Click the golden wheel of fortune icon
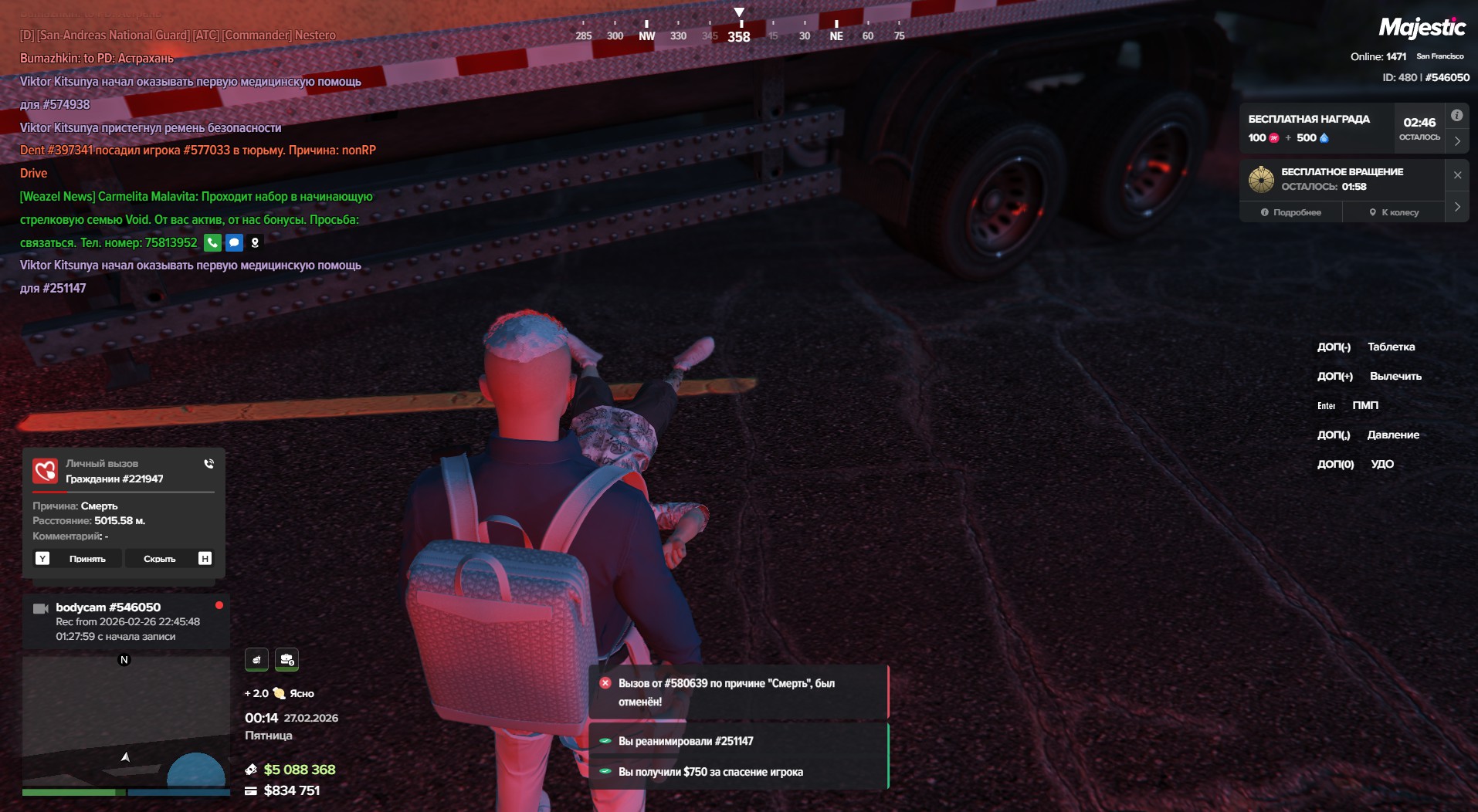Screen dimensions: 1478x812 (1261, 179)
